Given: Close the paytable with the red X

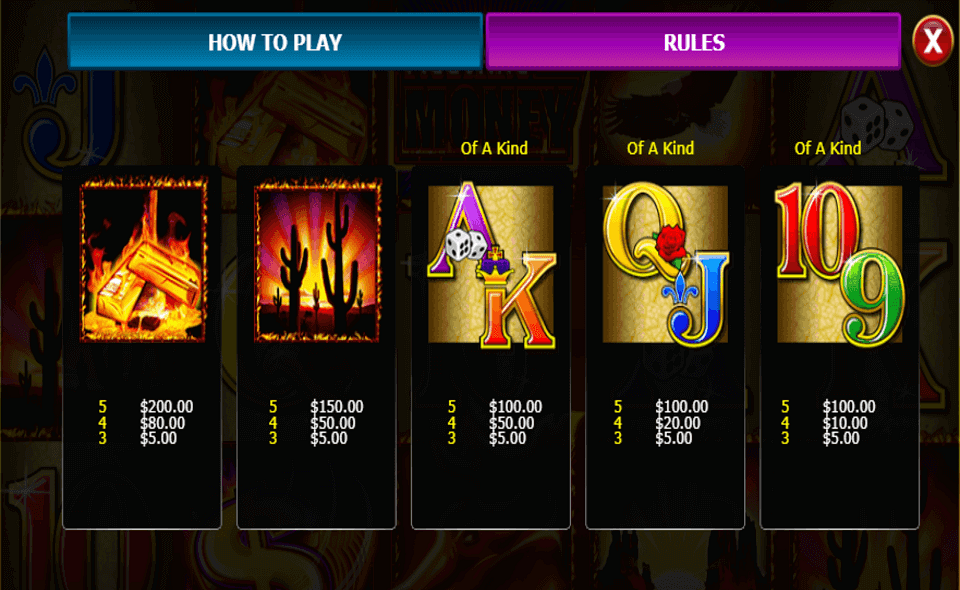Looking at the screenshot, I should coord(932,42).
